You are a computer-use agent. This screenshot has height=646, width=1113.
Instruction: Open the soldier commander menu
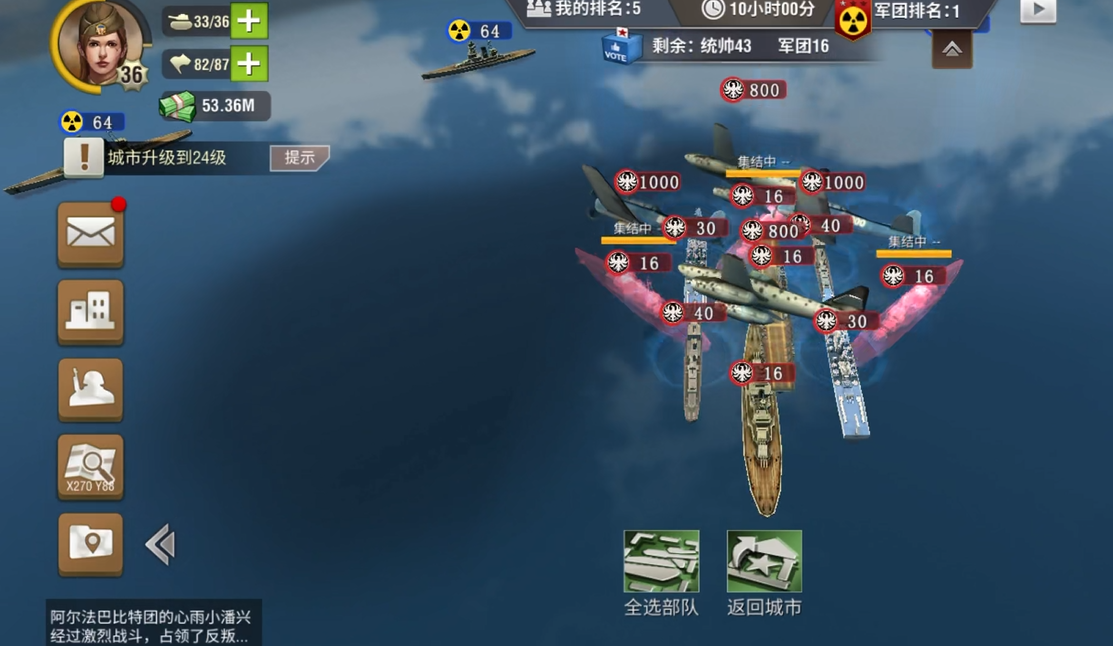click(90, 389)
